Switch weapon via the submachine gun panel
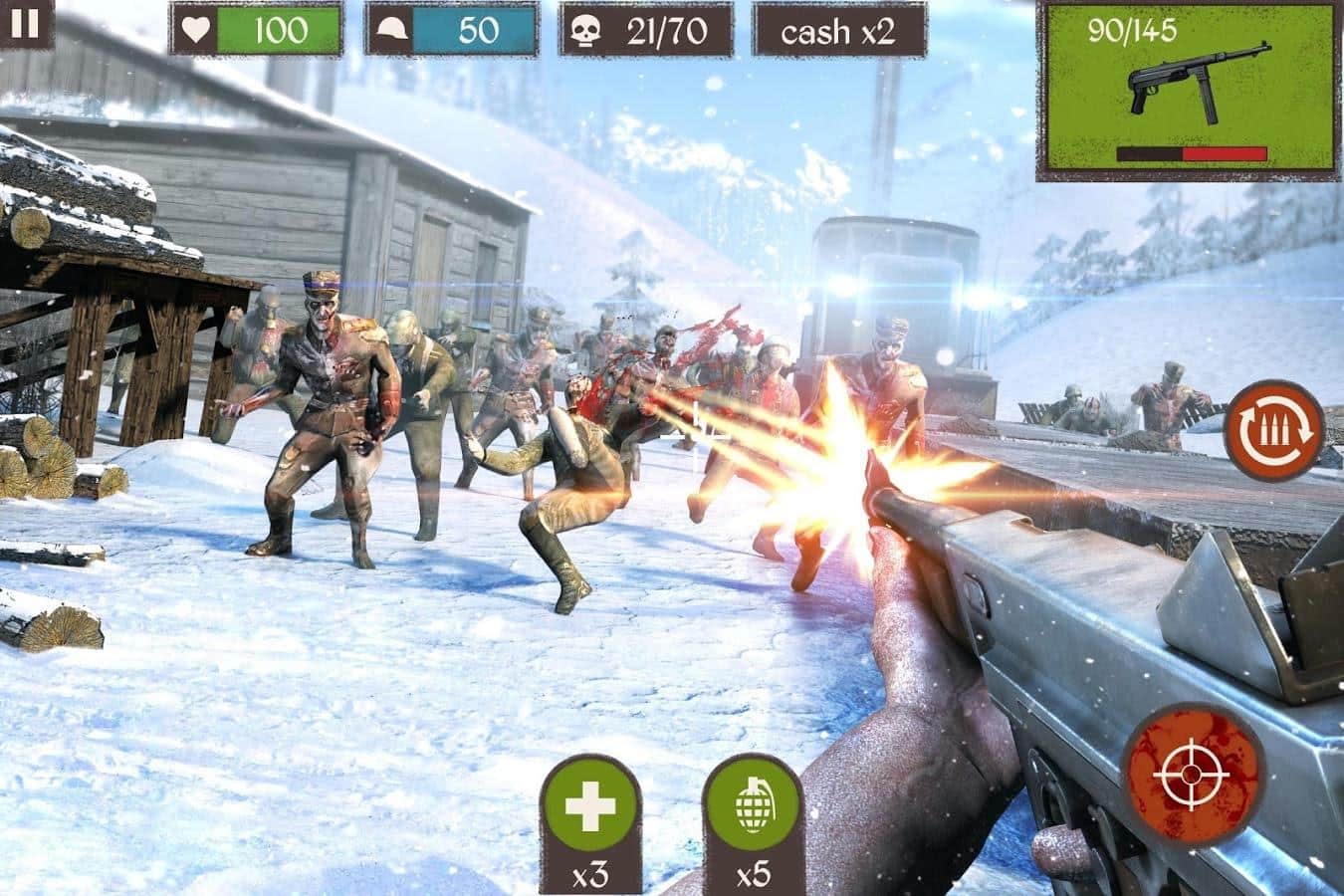This screenshot has height=896, width=1344. 1189,90
